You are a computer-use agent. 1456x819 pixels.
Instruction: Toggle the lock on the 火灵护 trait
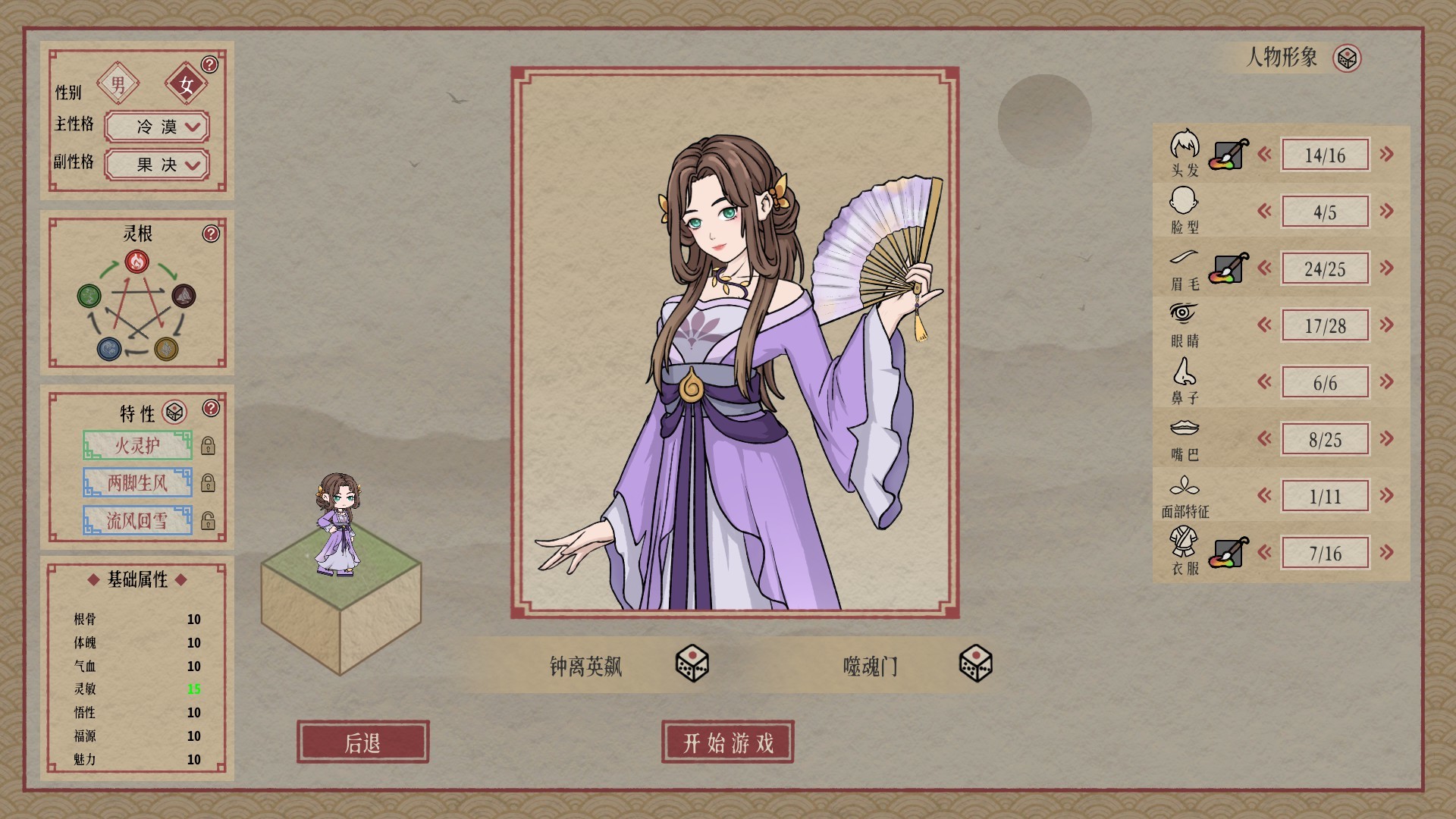coord(209,445)
